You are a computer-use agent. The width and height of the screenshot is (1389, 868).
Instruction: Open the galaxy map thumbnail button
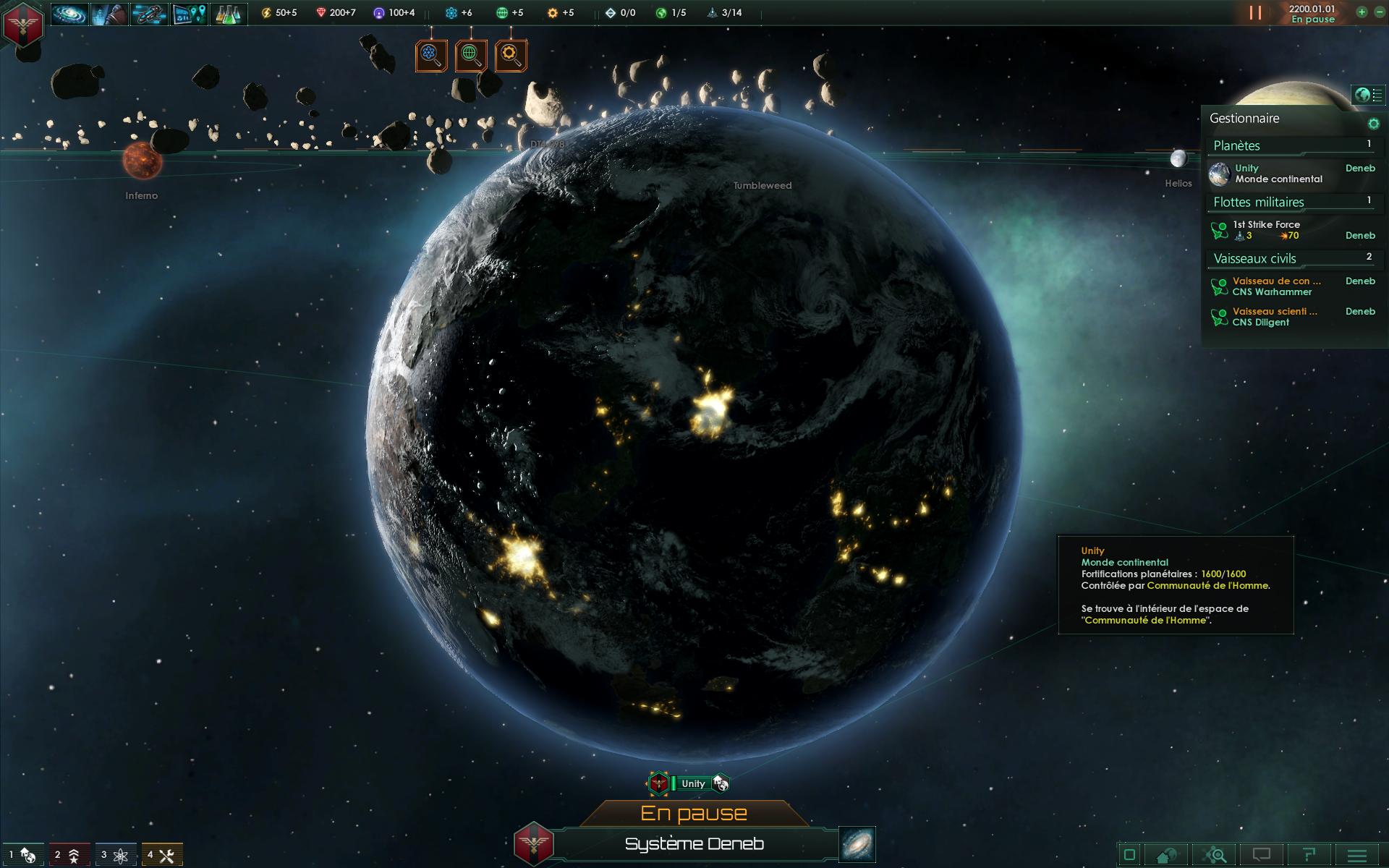[857, 844]
